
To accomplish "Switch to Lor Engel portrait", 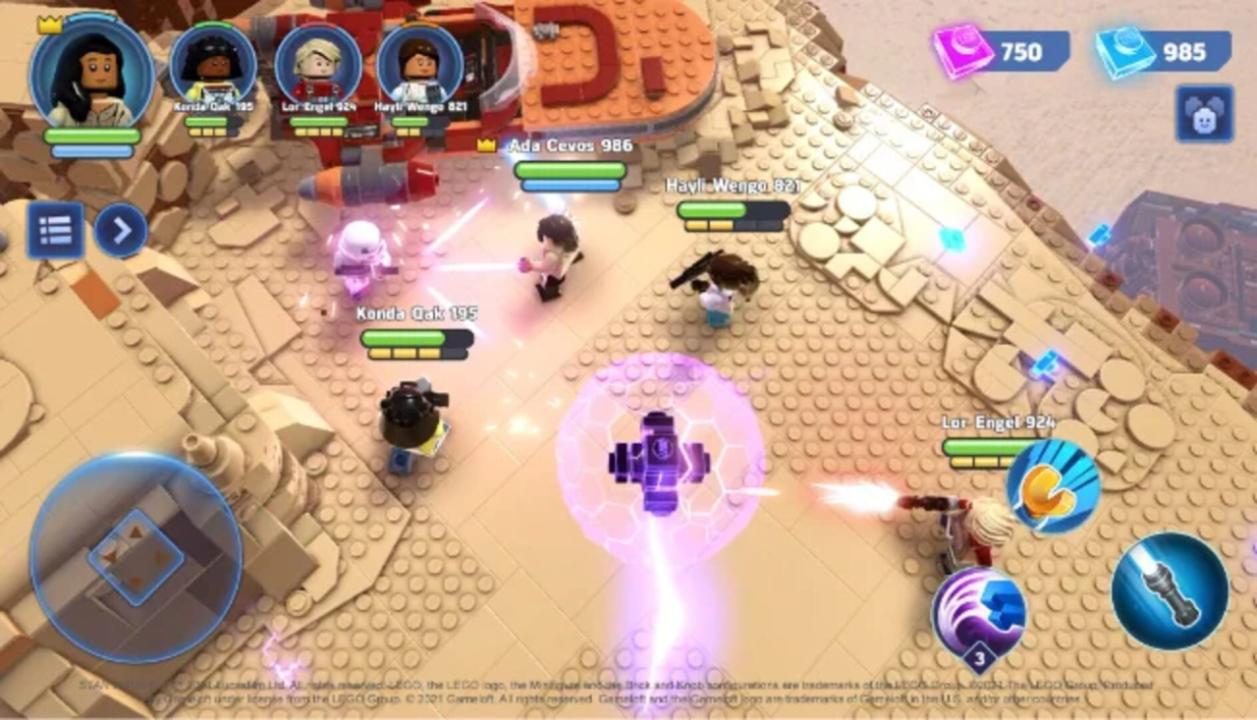I will (x=317, y=67).
